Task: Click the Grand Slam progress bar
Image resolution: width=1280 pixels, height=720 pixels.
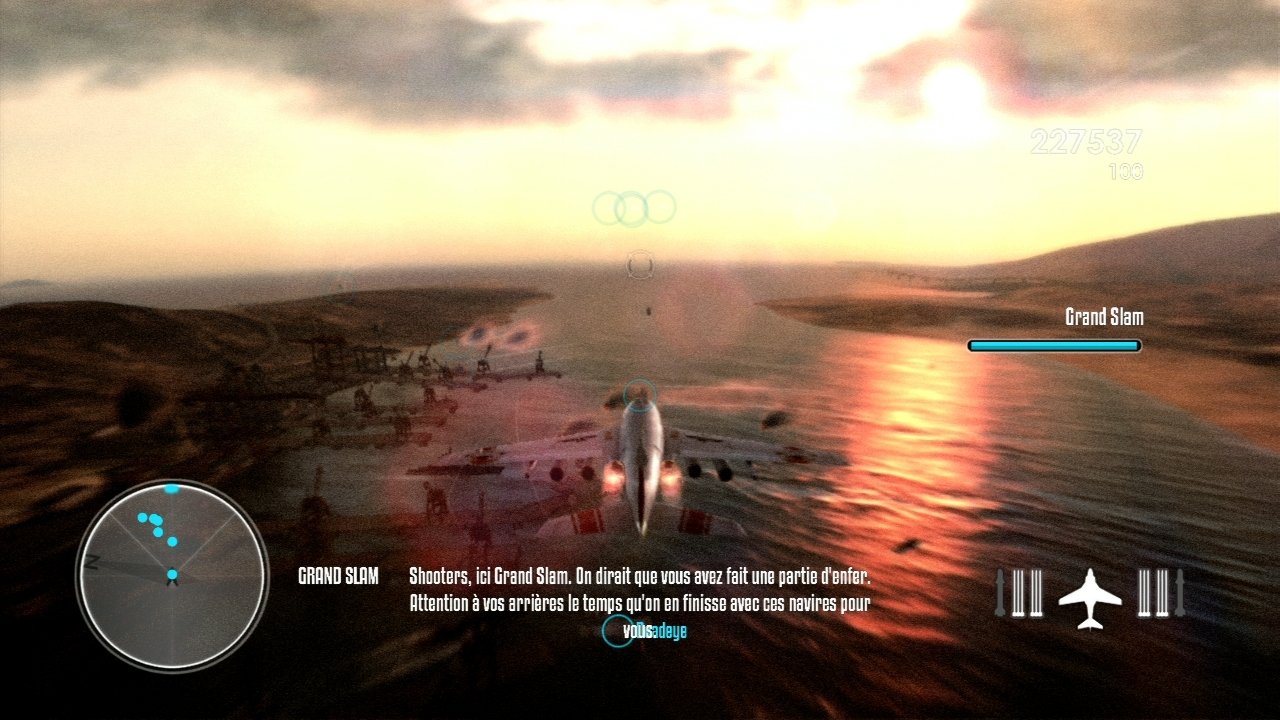Action: (x=1053, y=344)
